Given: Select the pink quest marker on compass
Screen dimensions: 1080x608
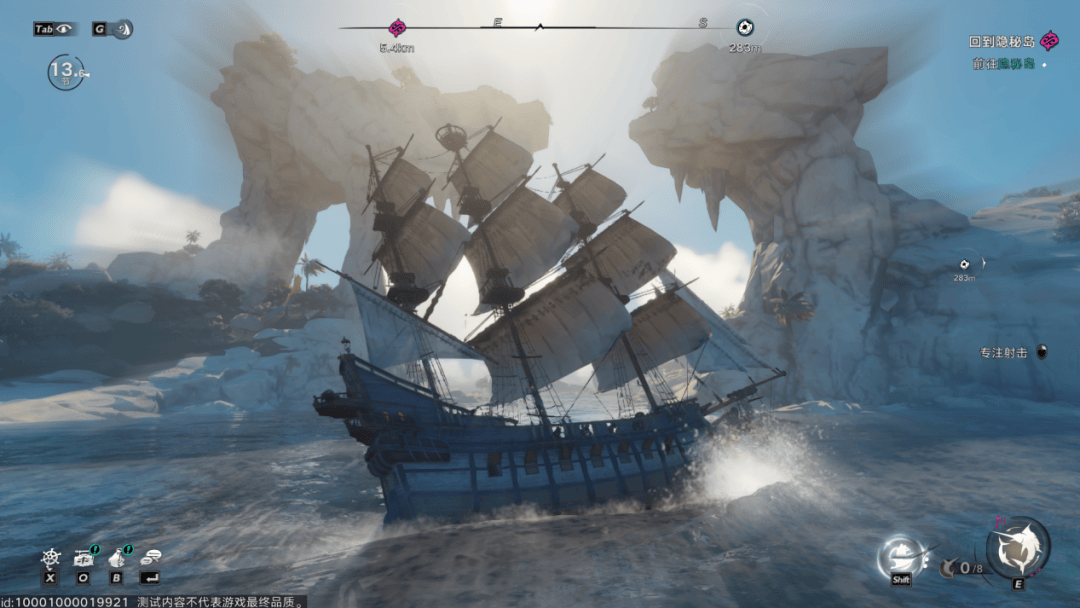Looking at the screenshot, I should 397,27.
